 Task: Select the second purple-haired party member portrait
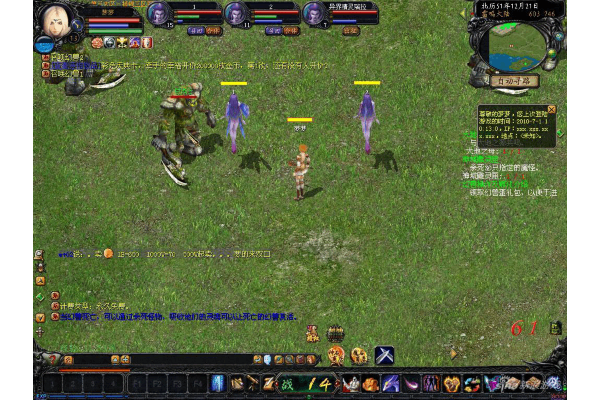point(236,14)
